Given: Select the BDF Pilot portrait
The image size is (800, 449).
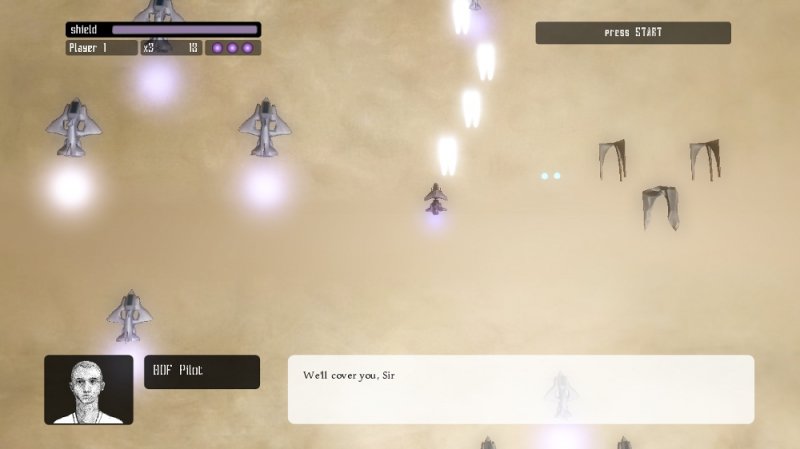Looking at the screenshot, I should click(88, 389).
